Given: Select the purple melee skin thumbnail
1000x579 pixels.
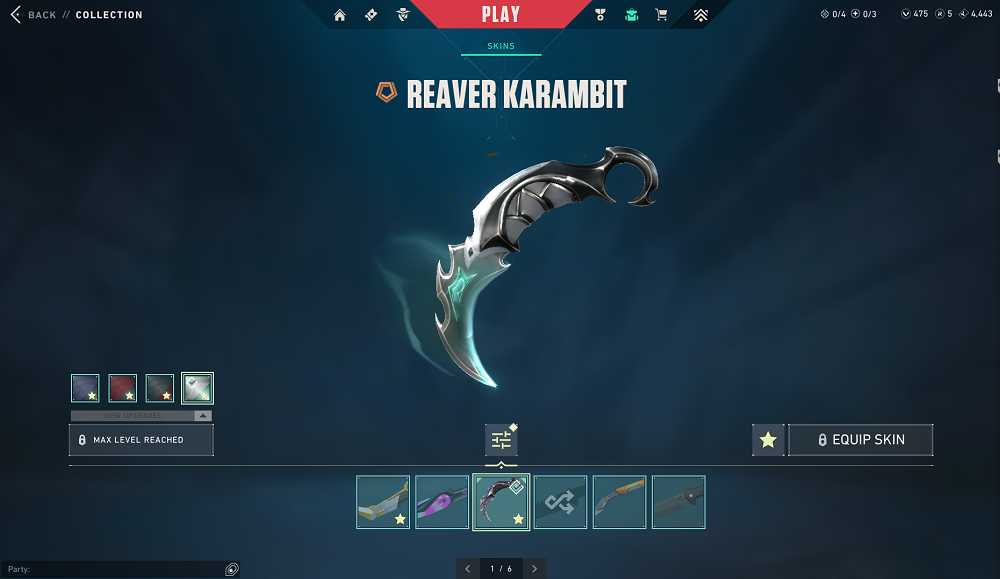Looking at the screenshot, I should coord(442,502).
